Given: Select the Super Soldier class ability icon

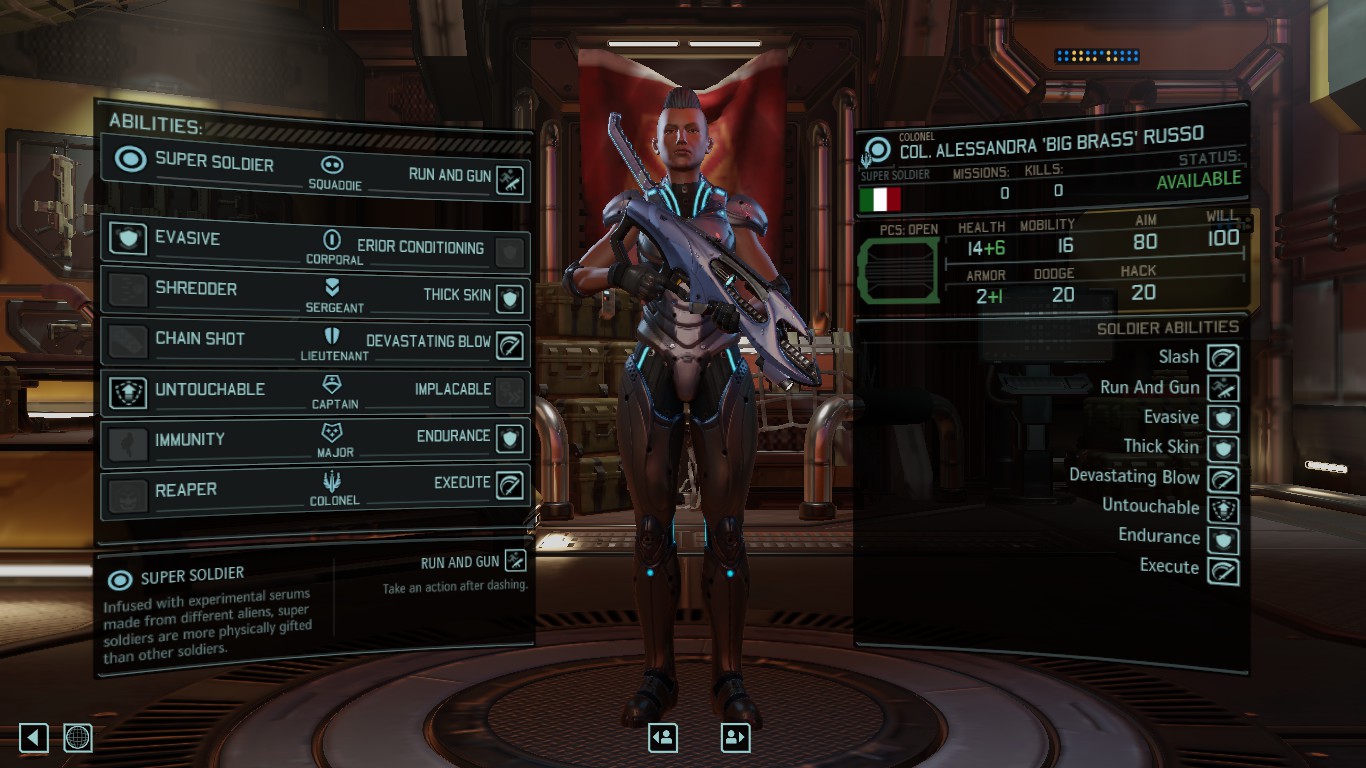Looking at the screenshot, I should (130, 160).
